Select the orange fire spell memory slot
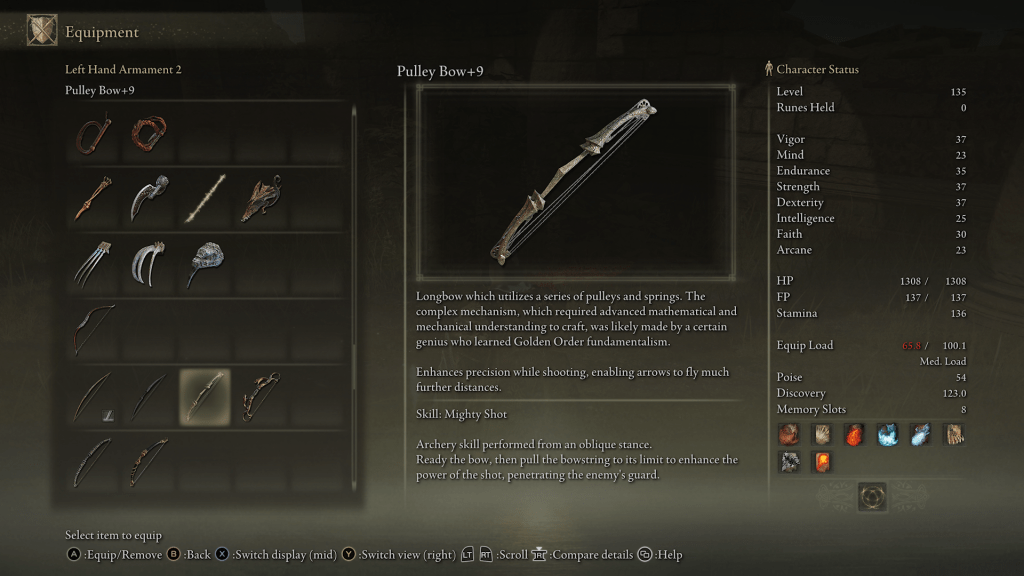The height and width of the screenshot is (576, 1024). click(855, 435)
